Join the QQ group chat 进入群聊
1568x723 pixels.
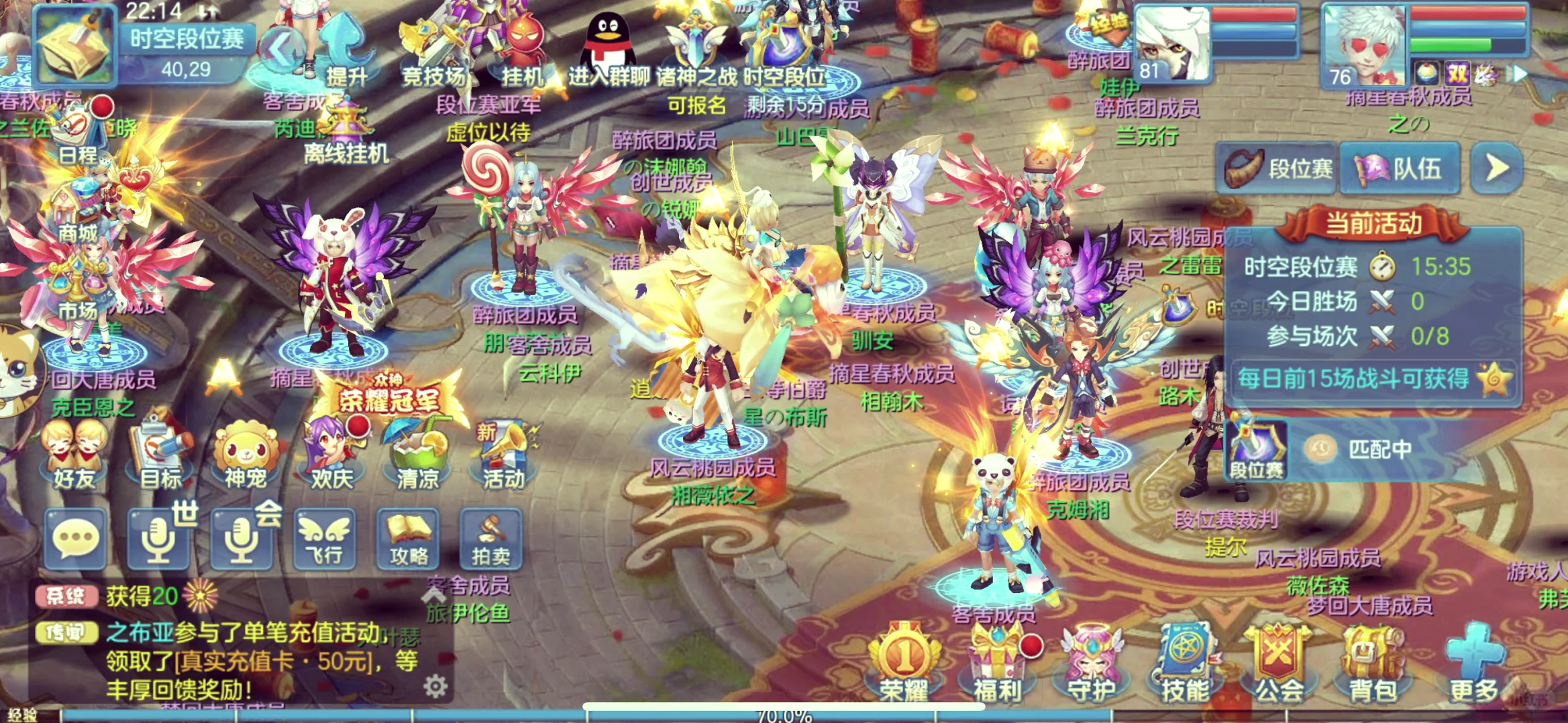point(609,50)
